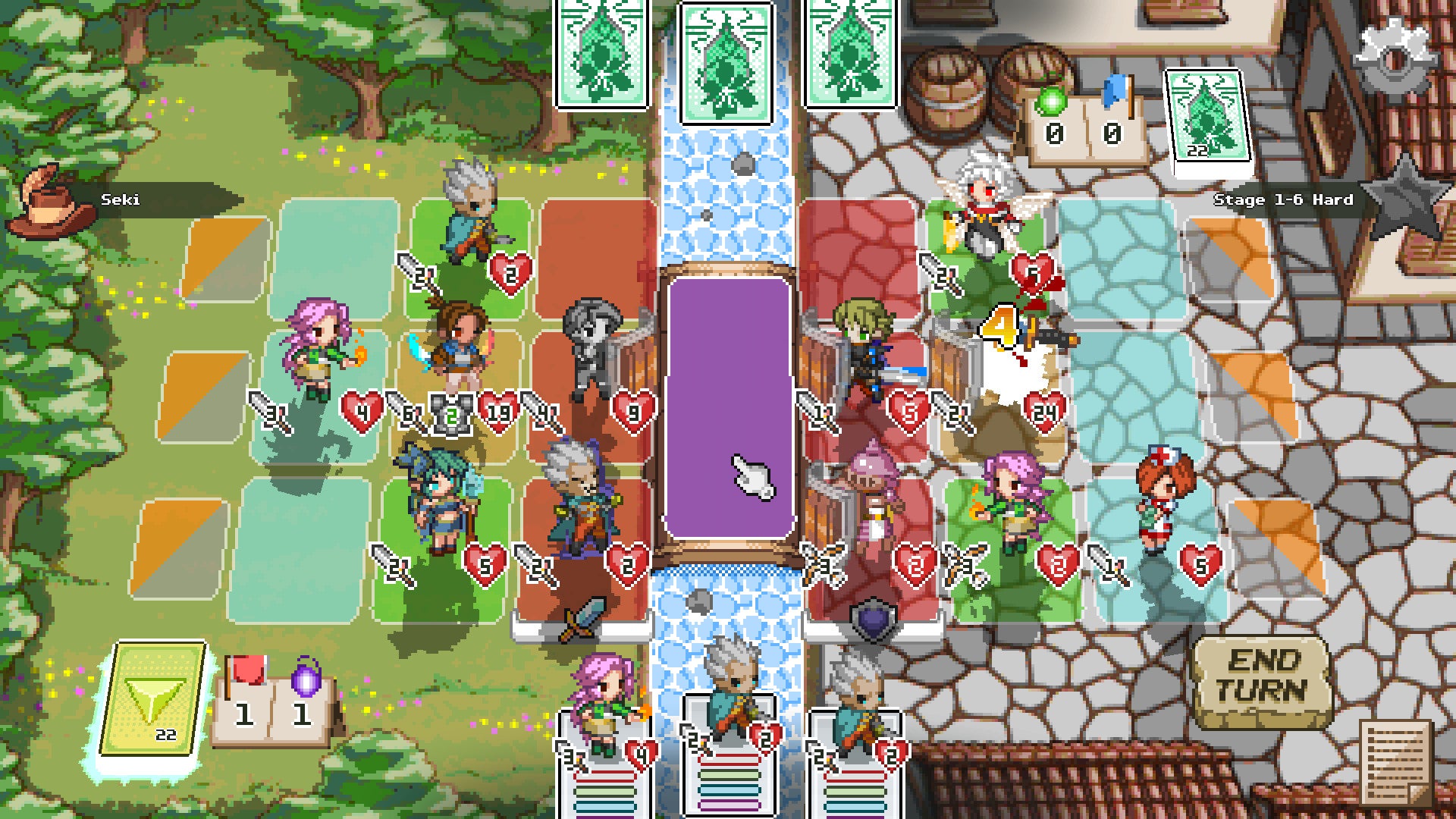Viewport: 1456px width, 819px height.
Task: Click the center gray-haired unit card at the bottom
Action: 728,751
